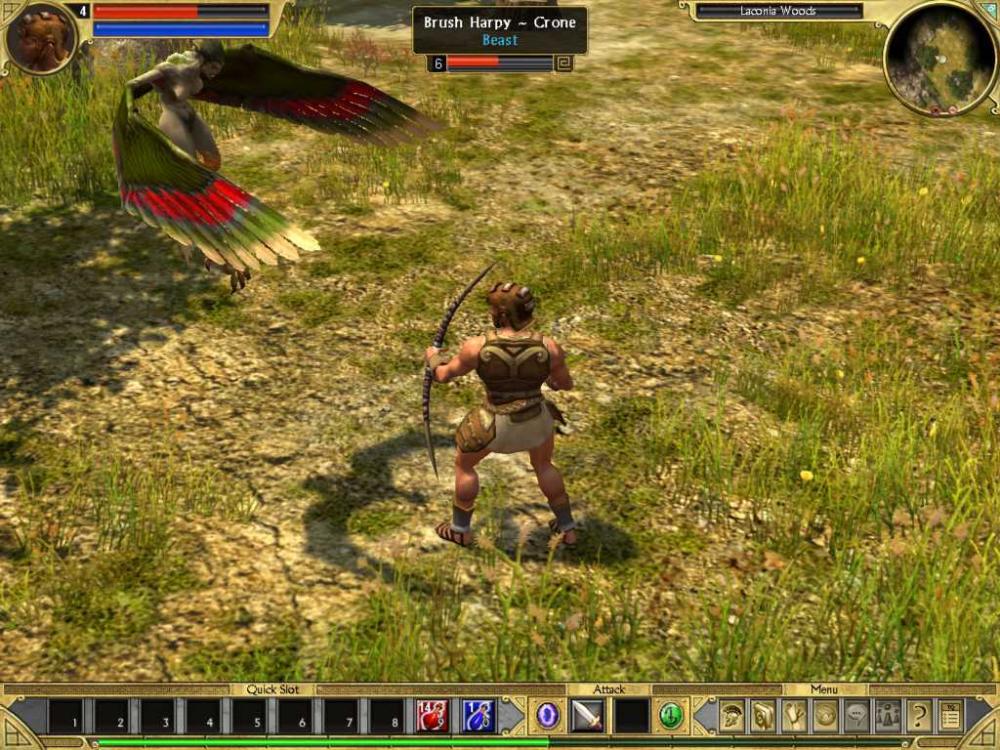Click the spiral icon beside harpy health bar

pyautogui.click(x=565, y=63)
